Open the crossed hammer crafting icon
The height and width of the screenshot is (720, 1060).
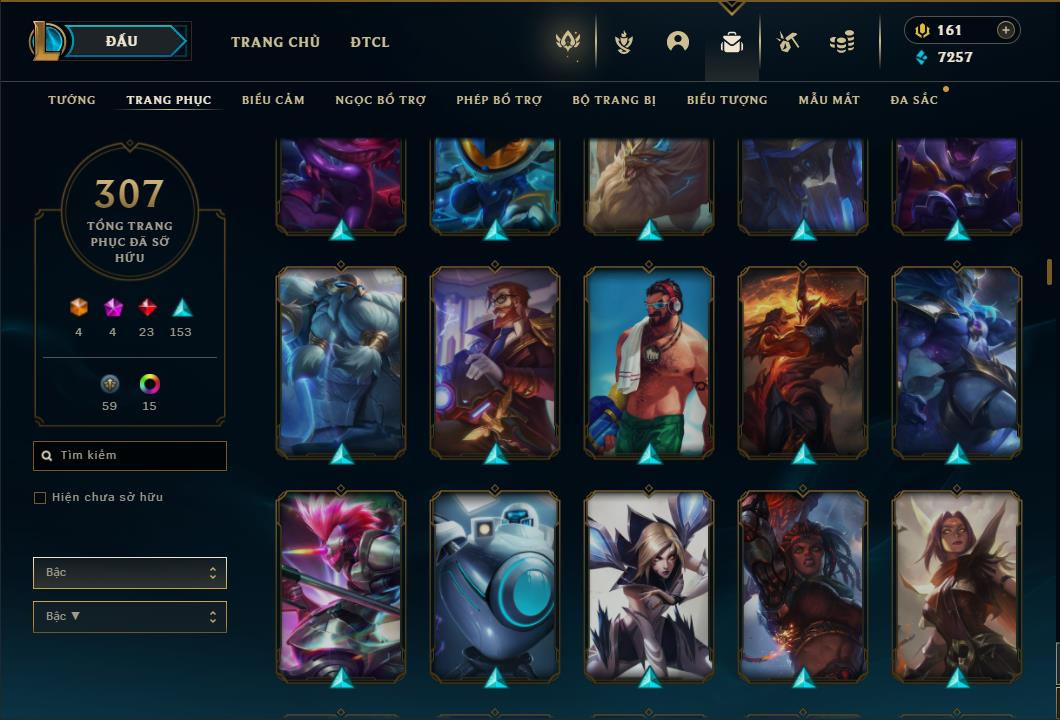[x=788, y=42]
